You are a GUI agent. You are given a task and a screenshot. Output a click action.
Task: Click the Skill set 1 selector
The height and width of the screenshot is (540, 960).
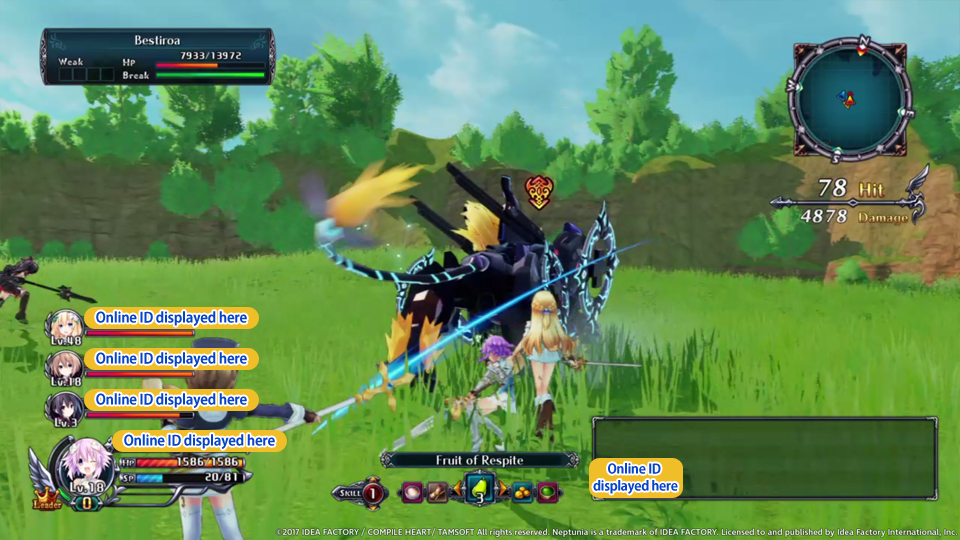373,492
